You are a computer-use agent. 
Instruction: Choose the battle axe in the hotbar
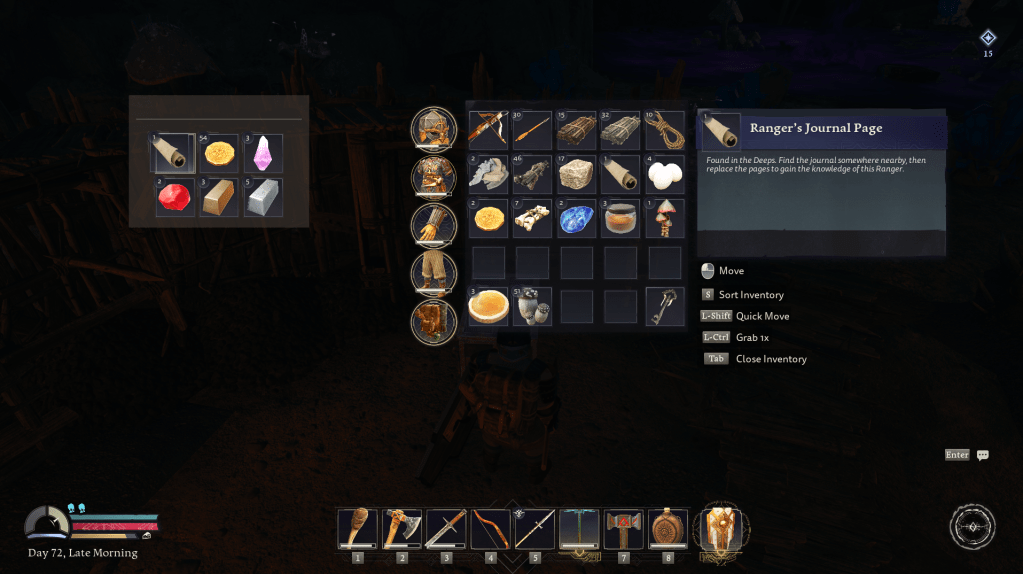pos(402,528)
